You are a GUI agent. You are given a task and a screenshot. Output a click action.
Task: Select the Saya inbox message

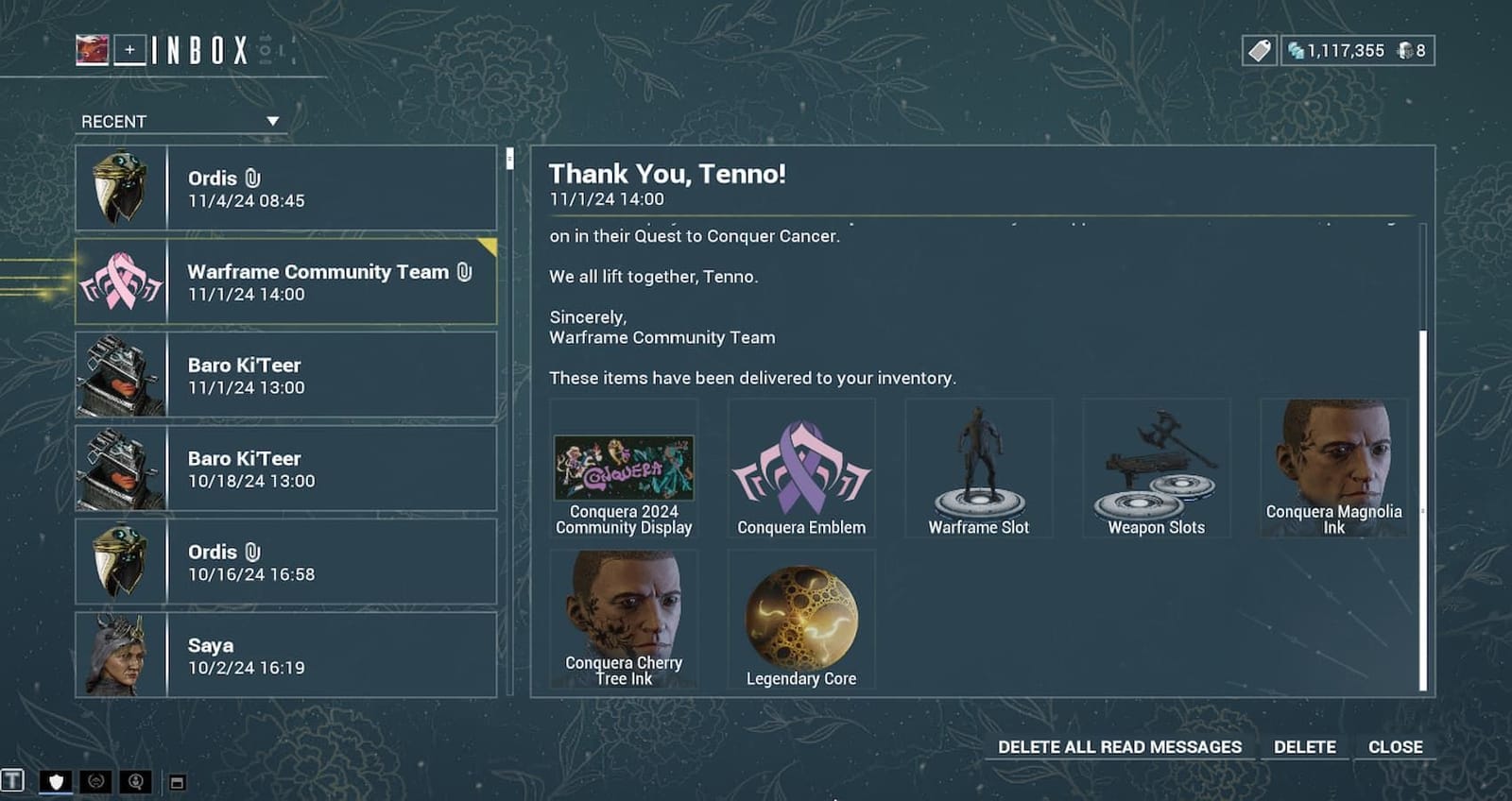283,656
